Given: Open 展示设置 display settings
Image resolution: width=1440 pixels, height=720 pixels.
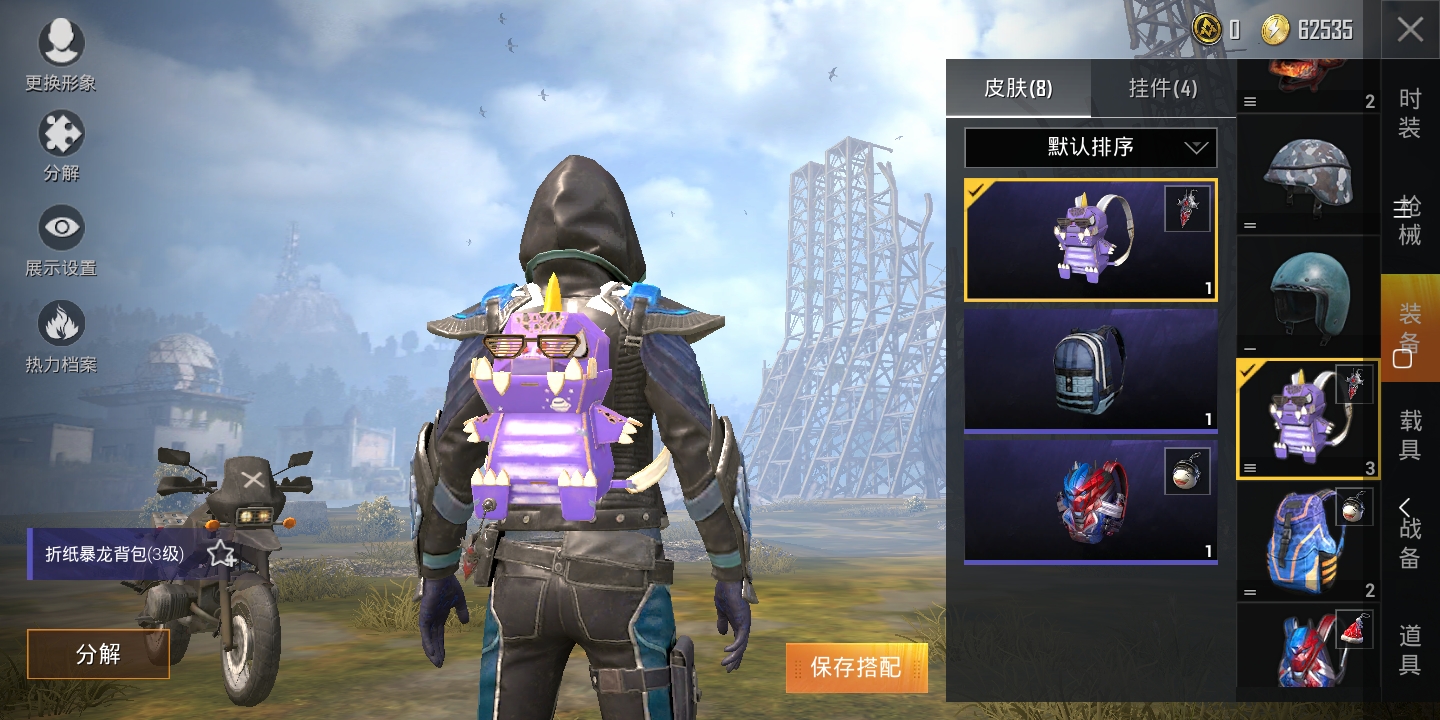Looking at the screenshot, I should (61, 228).
